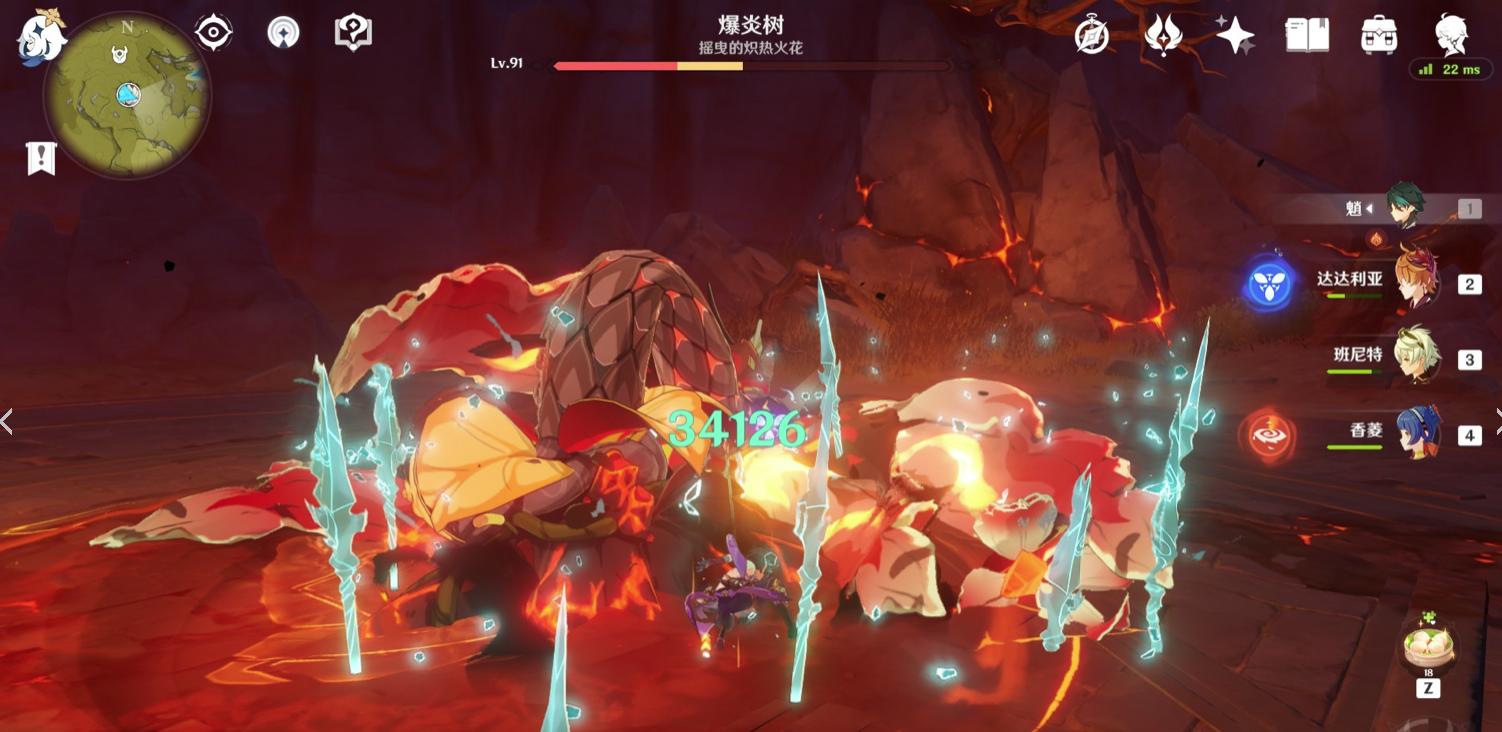The width and height of the screenshot is (1502, 732).
Task: Click the left edge chevron arrow
Action: 7,421
